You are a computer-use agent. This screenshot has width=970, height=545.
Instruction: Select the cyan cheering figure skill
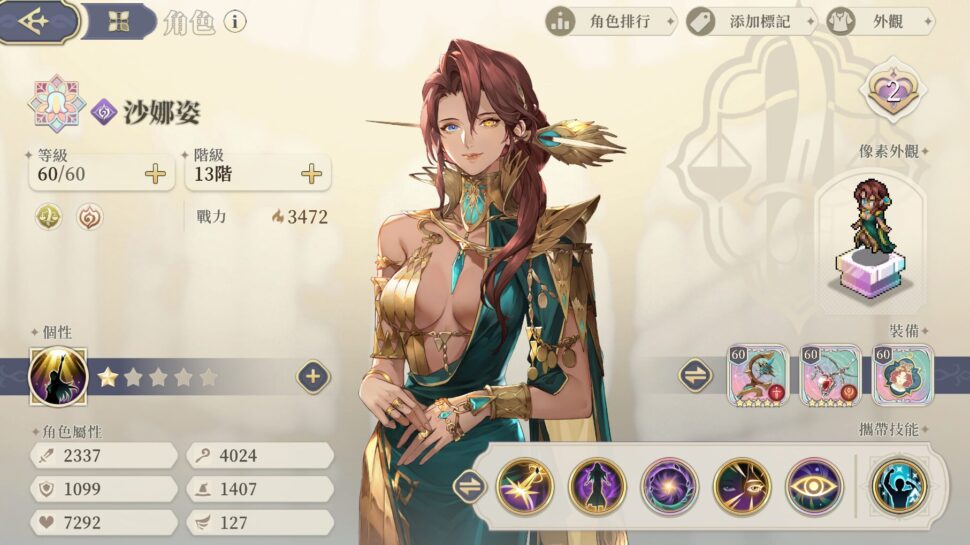(899, 487)
